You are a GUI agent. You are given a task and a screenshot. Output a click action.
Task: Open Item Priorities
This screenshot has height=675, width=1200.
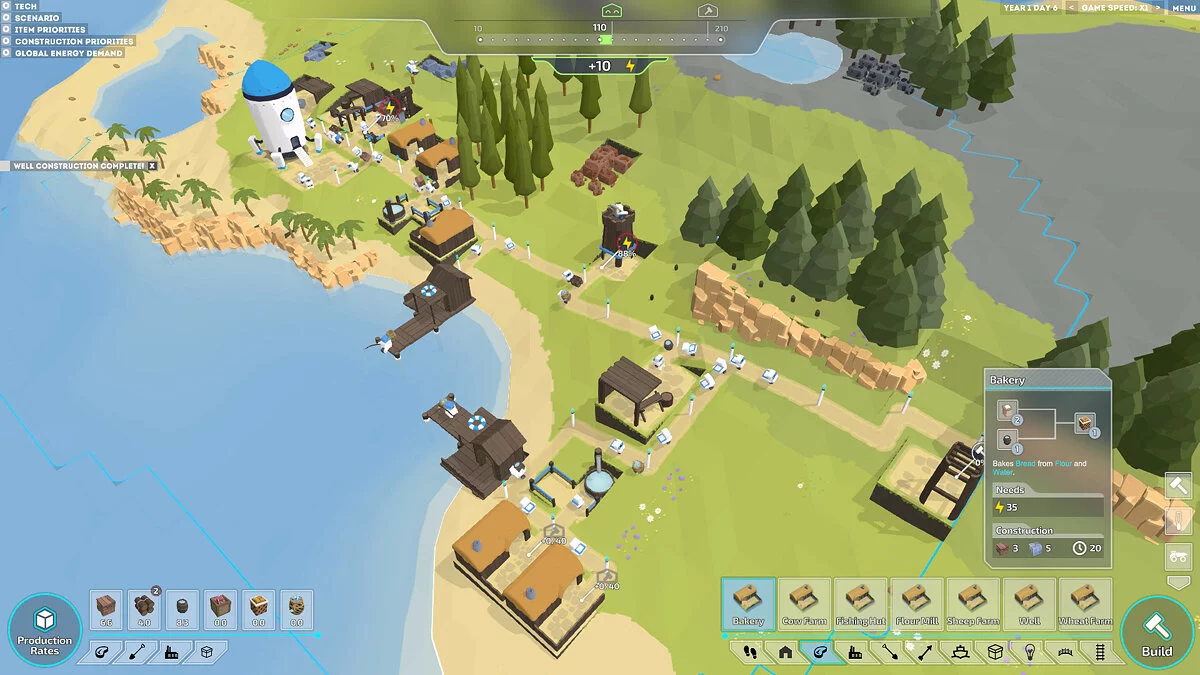pyautogui.click(x=50, y=30)
